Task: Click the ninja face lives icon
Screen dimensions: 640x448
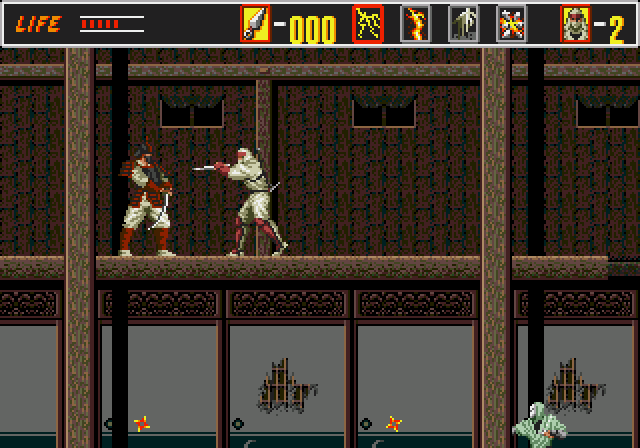Action: click(575, 24)
